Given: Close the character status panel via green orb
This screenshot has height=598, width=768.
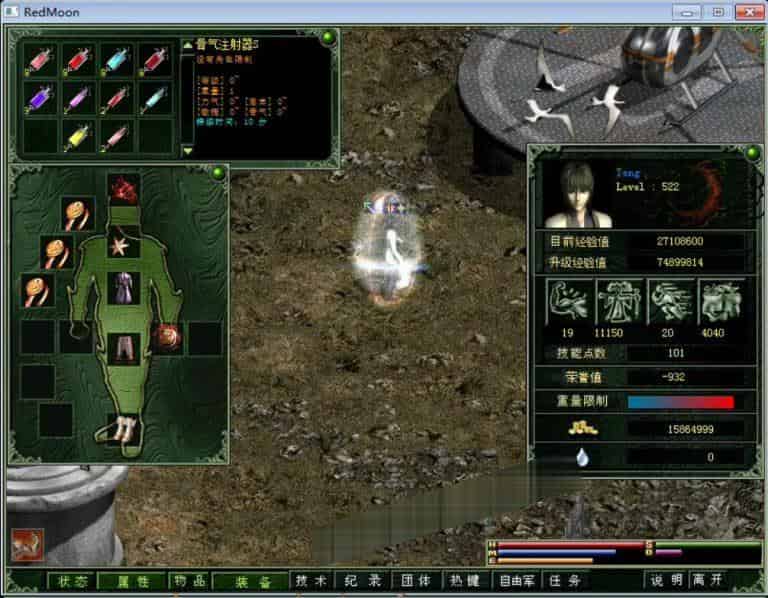Looking at the screenshot, I should pyautogui.click(x=752, y=153).
